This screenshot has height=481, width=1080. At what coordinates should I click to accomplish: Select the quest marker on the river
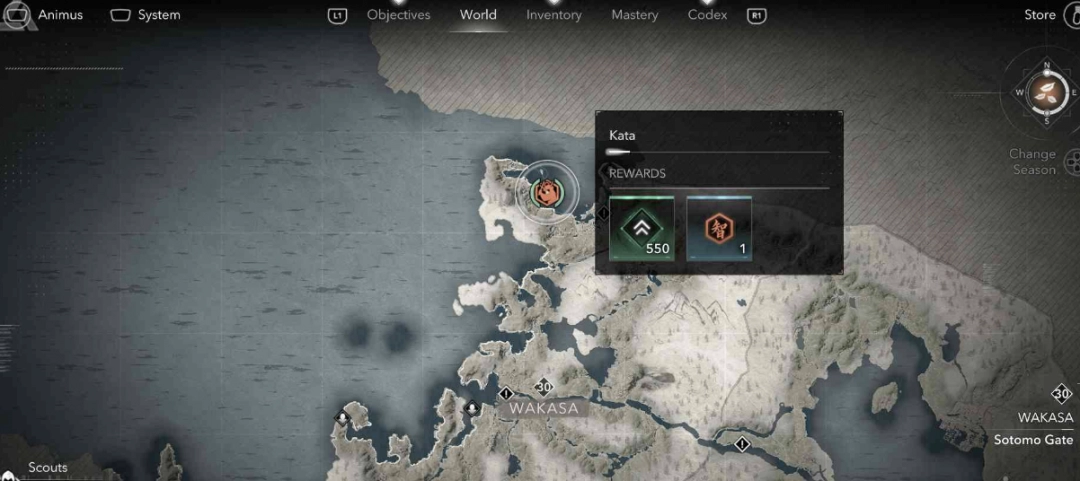pos(741,443)
